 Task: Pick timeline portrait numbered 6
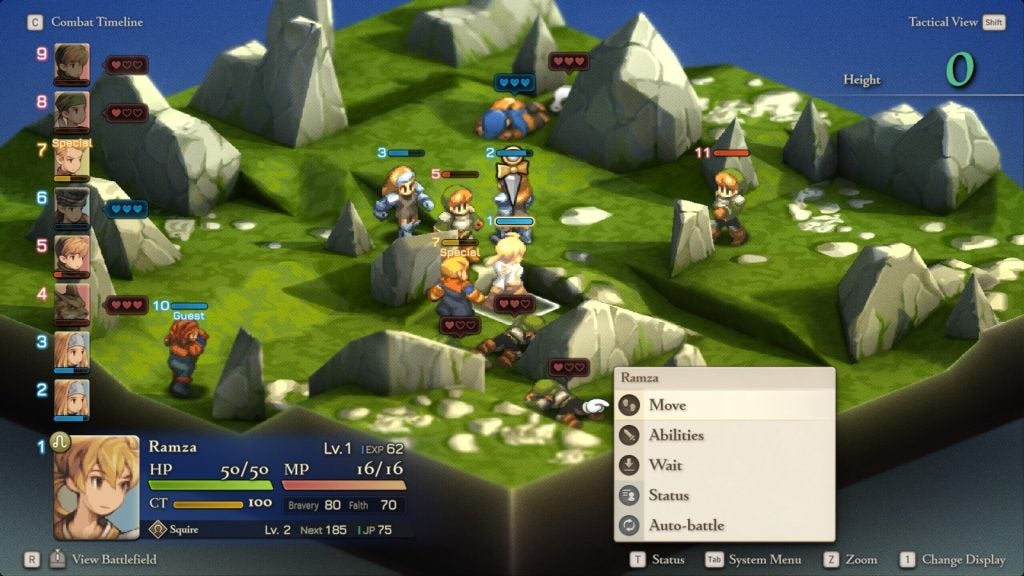click(x=72, y=205)
